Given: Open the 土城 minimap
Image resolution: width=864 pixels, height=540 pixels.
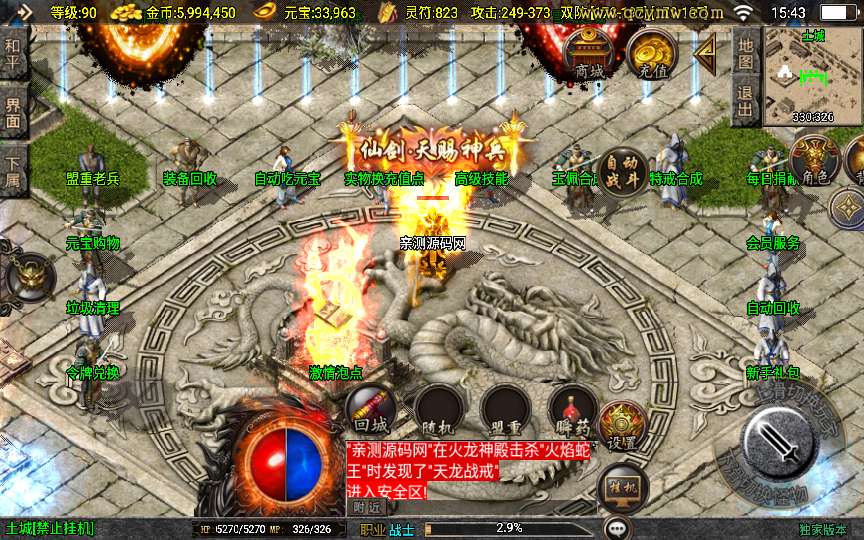Looking at the screenshot, I should pyautogui.click(x=813, y=74).
